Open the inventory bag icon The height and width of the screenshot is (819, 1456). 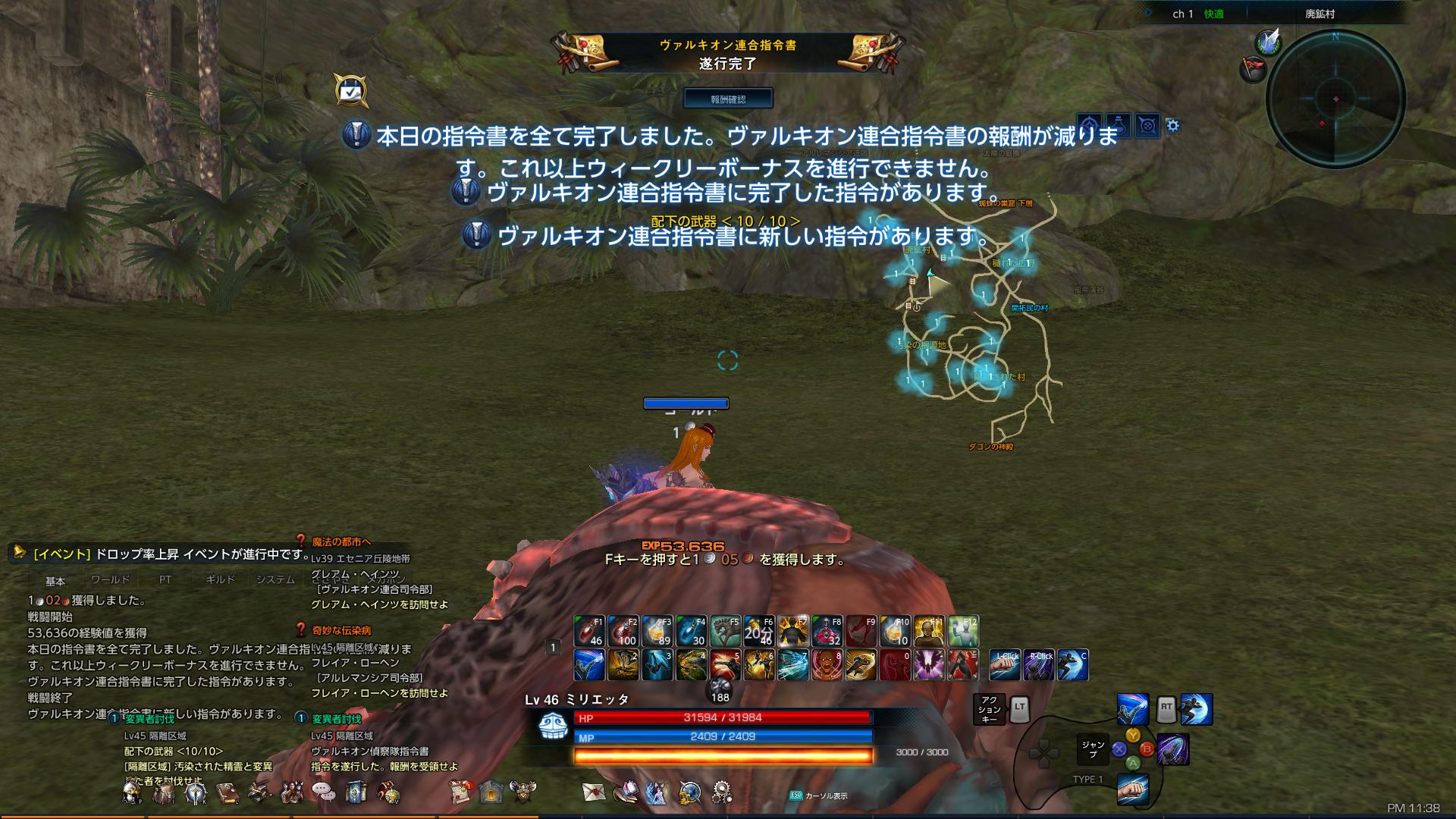pyautogui.click(x=162, y=792)
